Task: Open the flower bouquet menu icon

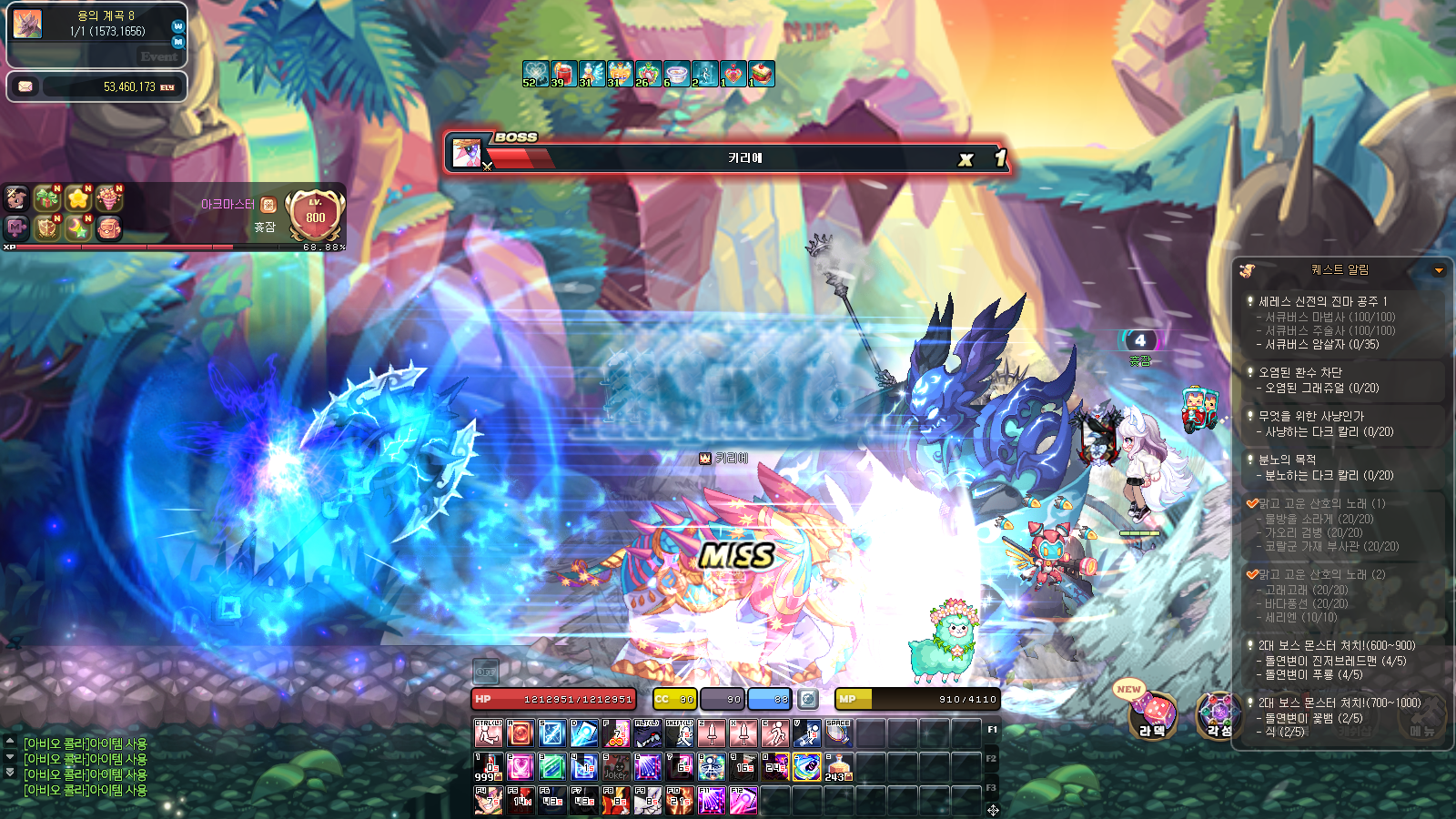Action: (x=108, y=197)
